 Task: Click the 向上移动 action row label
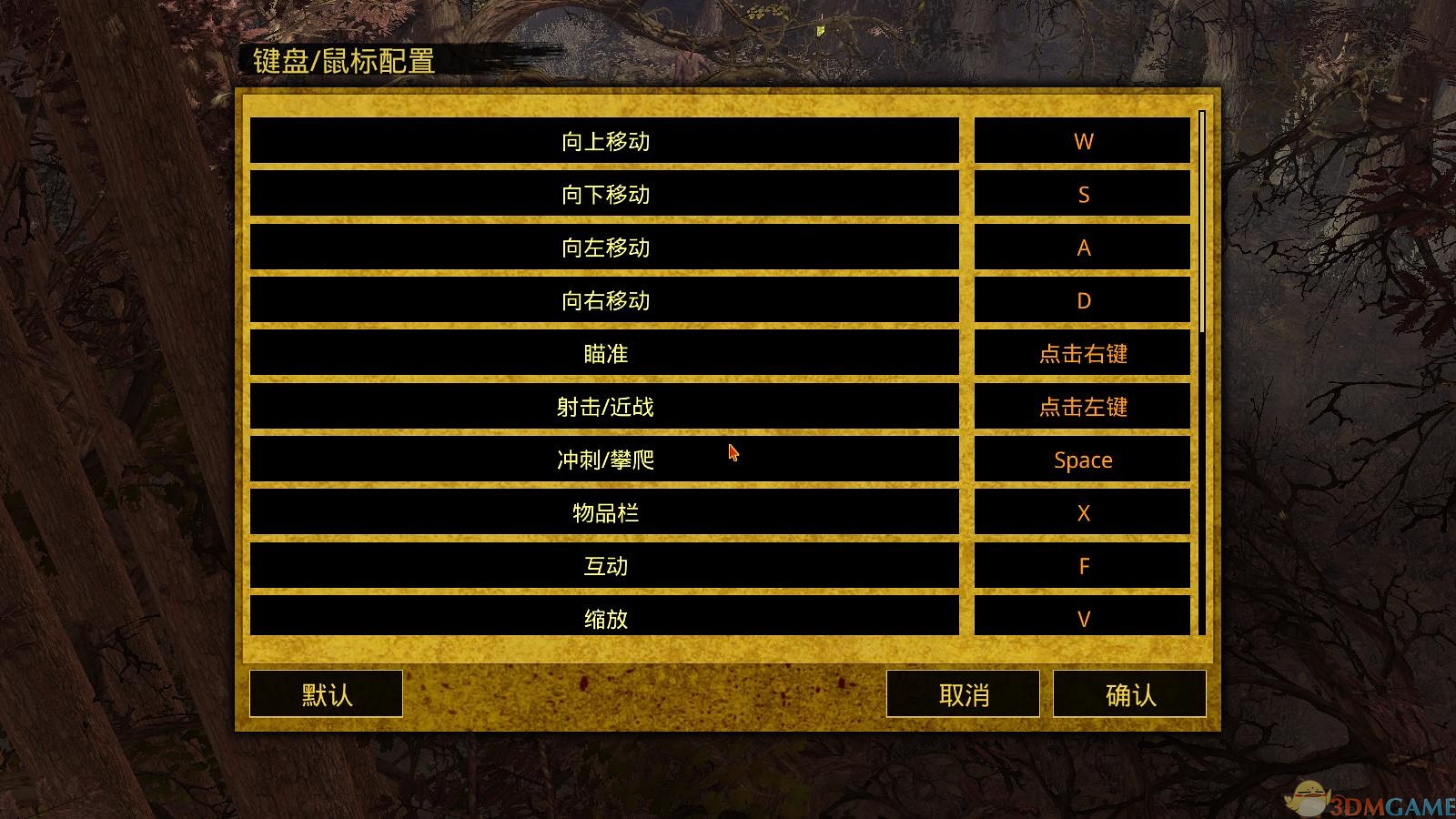[605, 140]
